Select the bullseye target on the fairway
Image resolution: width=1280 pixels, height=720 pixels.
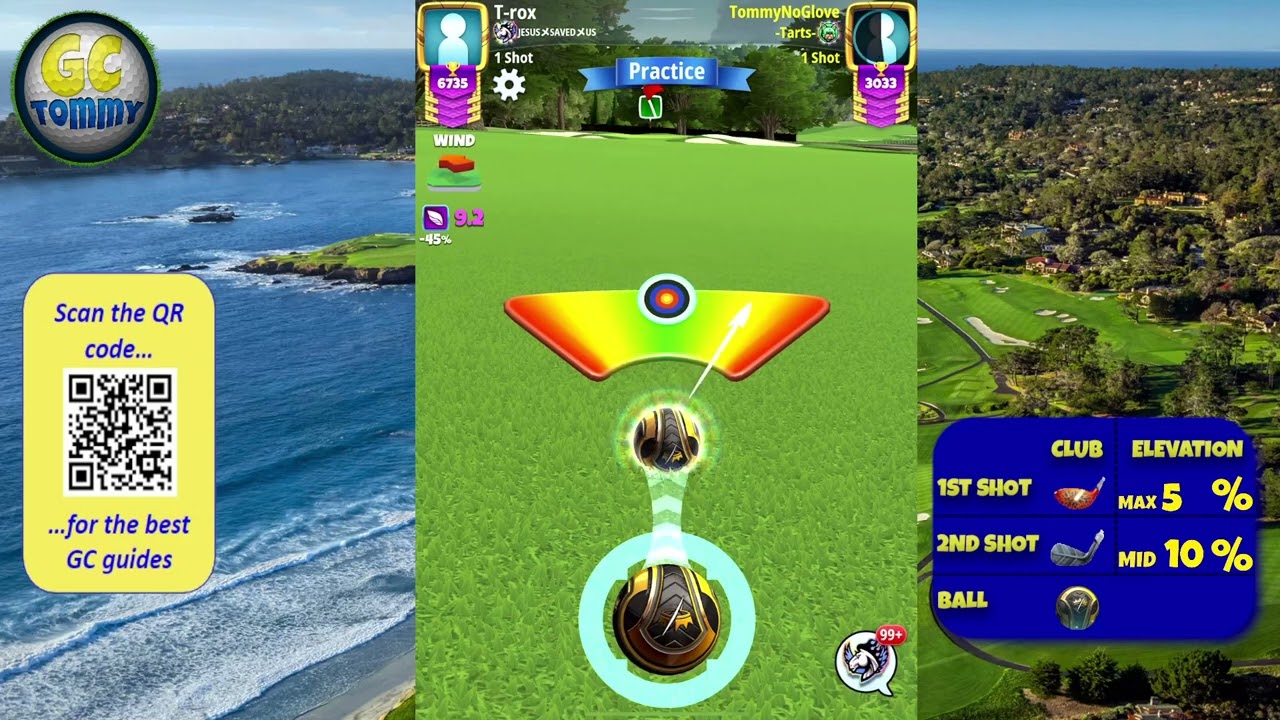(666, 298)
